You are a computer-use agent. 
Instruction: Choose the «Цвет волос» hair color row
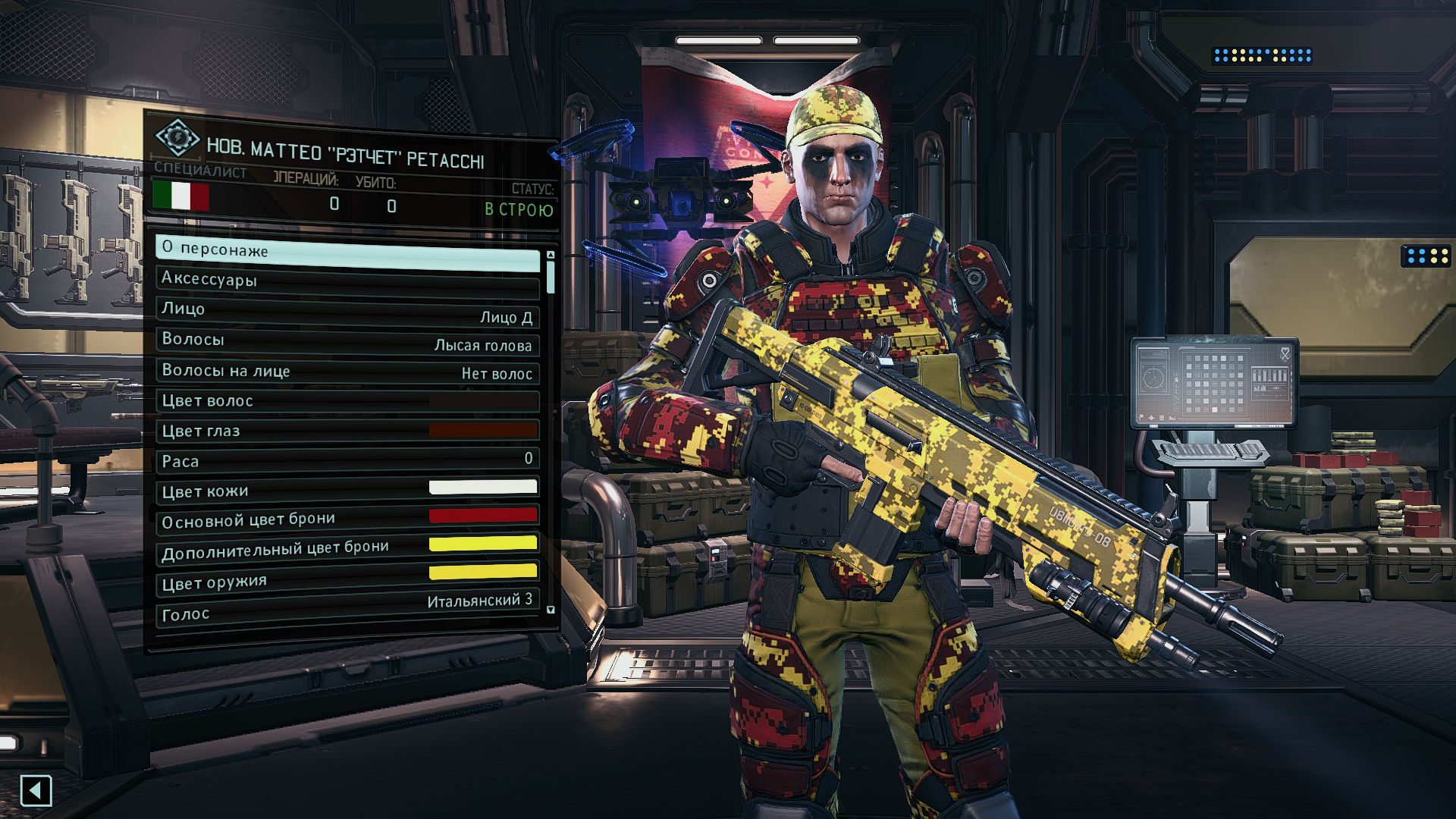click(347, 401)
